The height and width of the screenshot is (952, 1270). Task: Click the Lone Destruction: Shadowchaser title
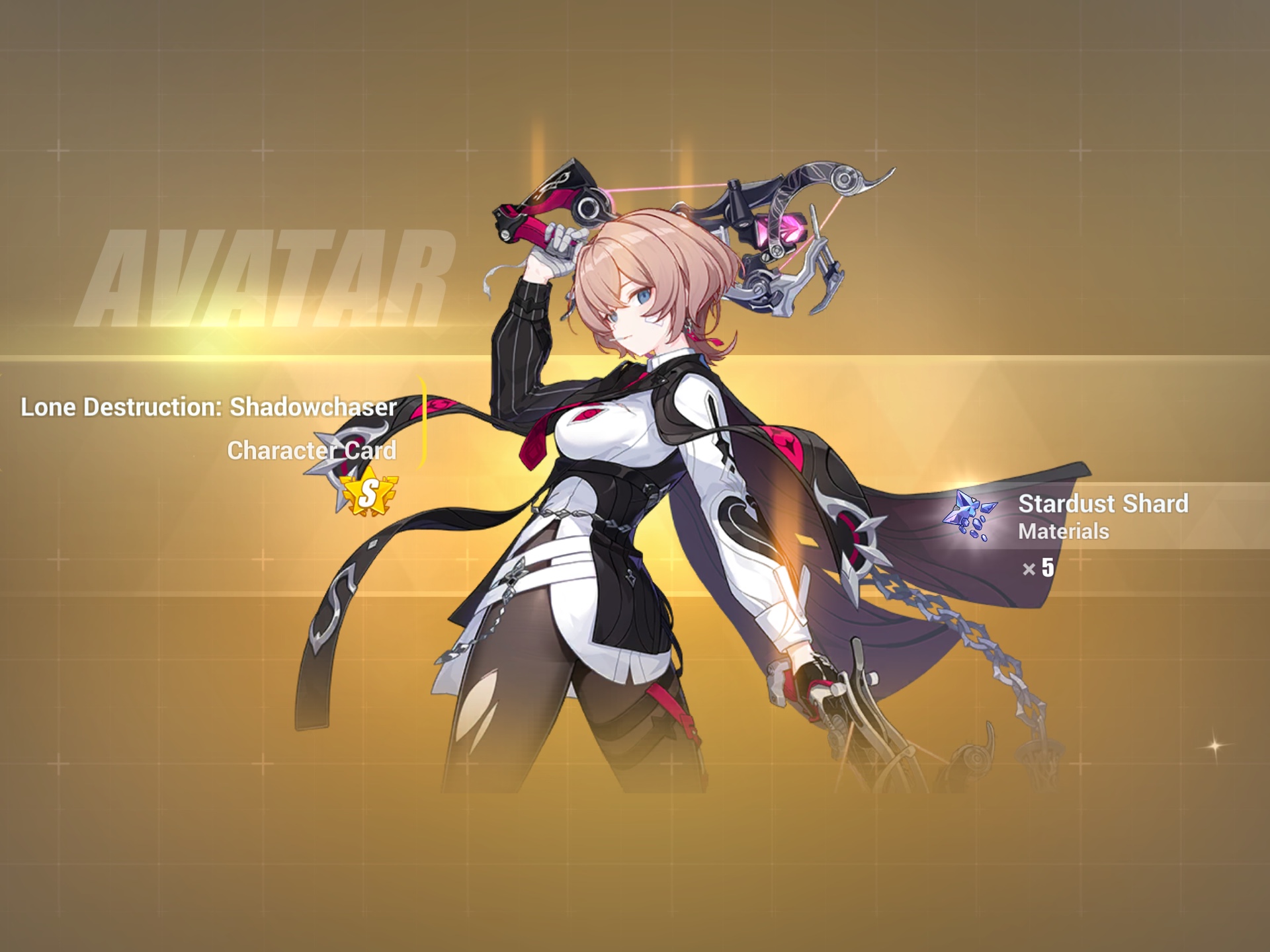(x=210, y=409)
